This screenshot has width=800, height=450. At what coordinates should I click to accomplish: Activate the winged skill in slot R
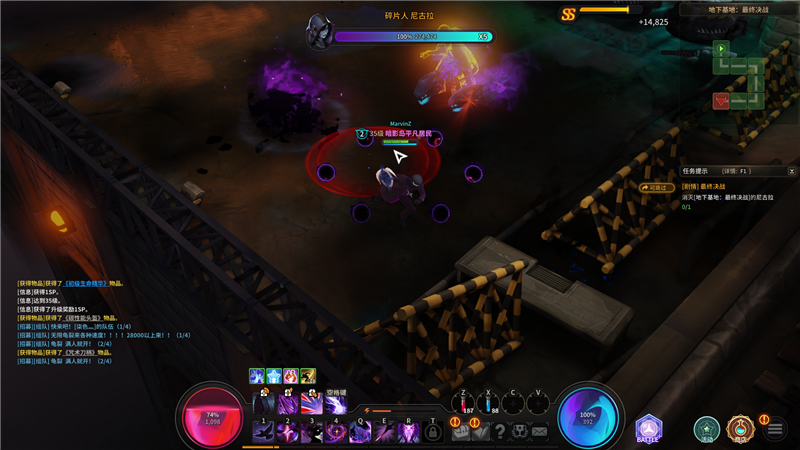(409, 431)
